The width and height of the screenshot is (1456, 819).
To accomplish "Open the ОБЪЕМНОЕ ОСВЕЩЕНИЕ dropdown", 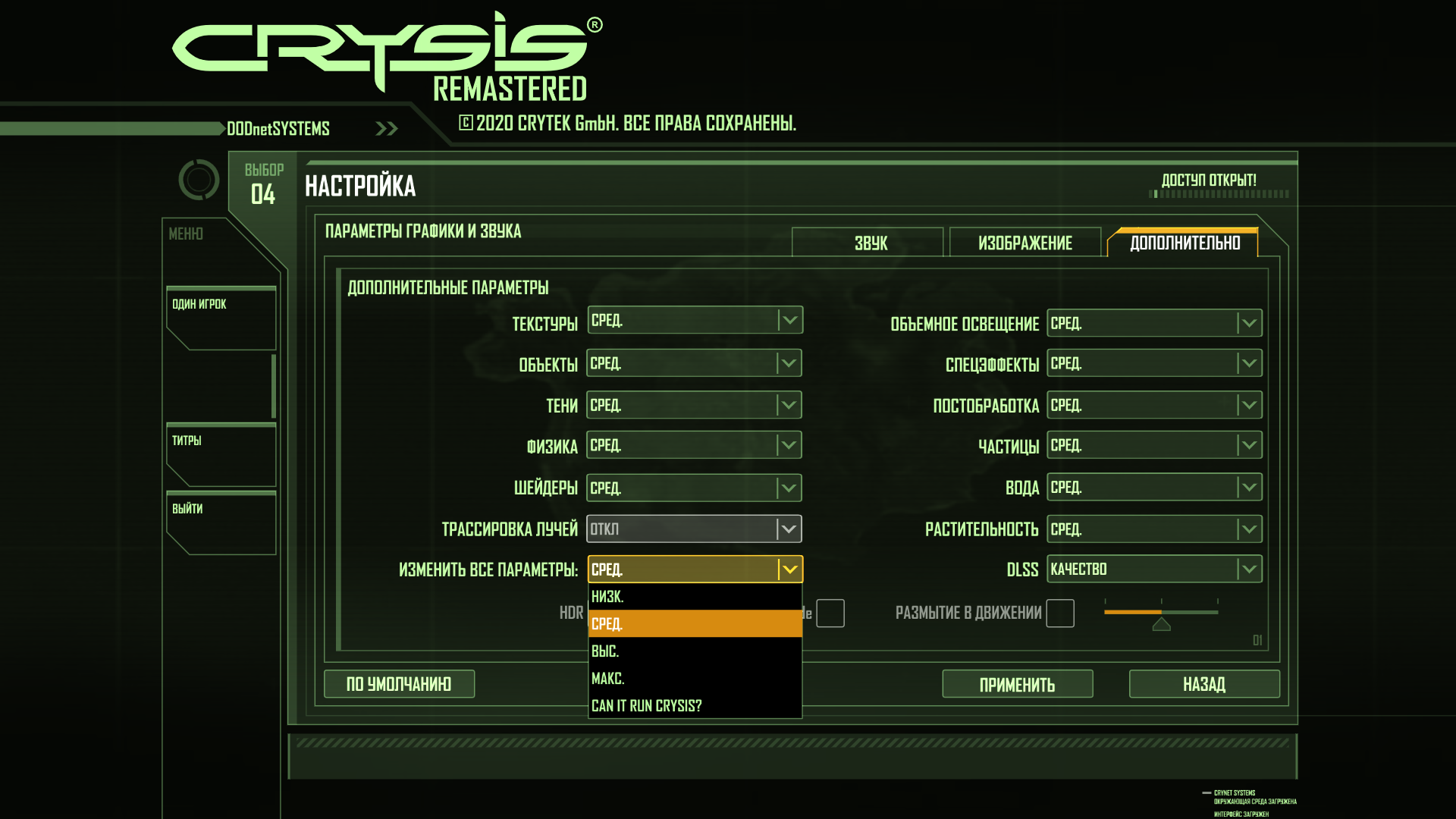I will (1153, 324).
